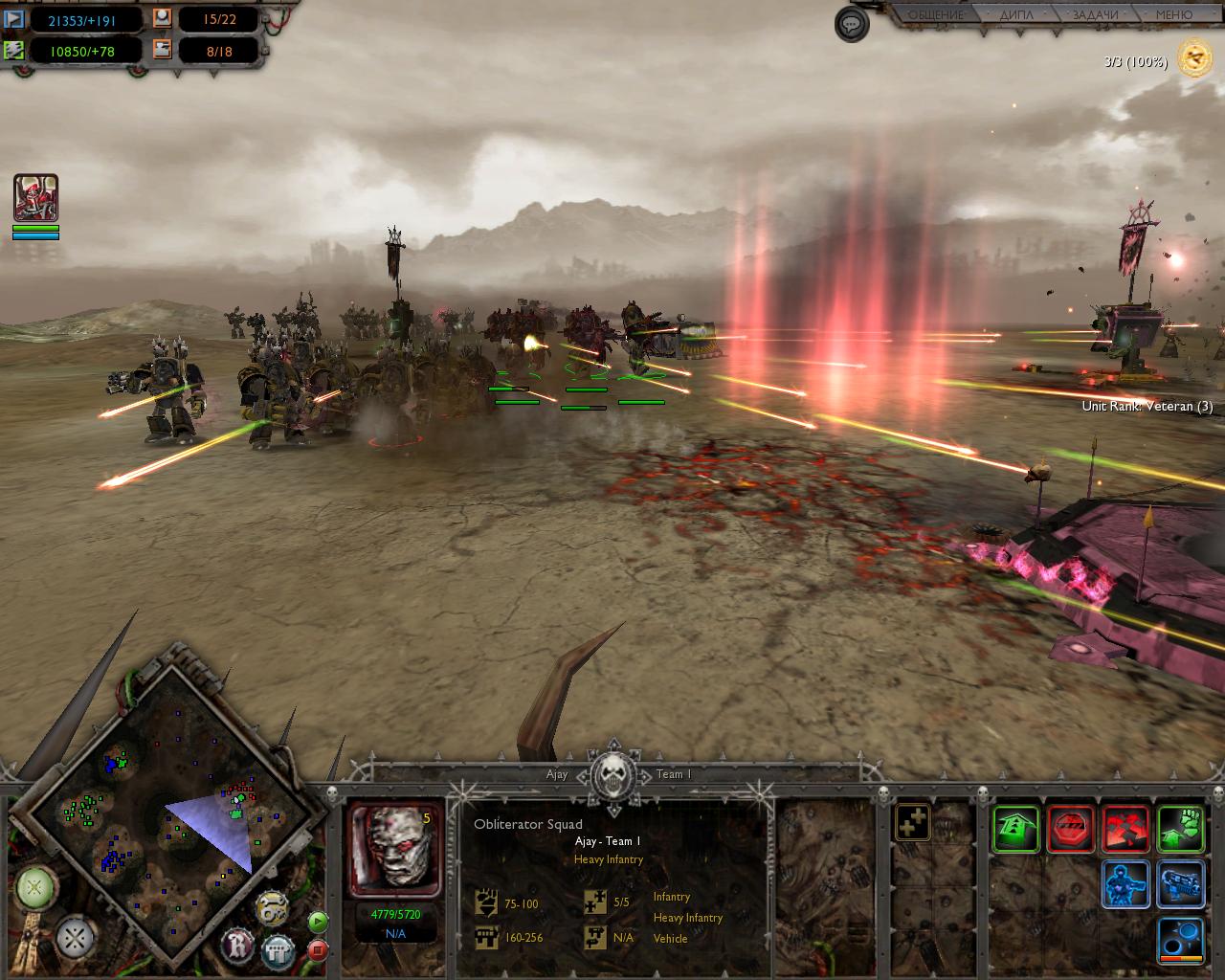Activate the green fist attack-move command
The height and width of the screenshot is (980, 1225).
tap(1180, 828)
